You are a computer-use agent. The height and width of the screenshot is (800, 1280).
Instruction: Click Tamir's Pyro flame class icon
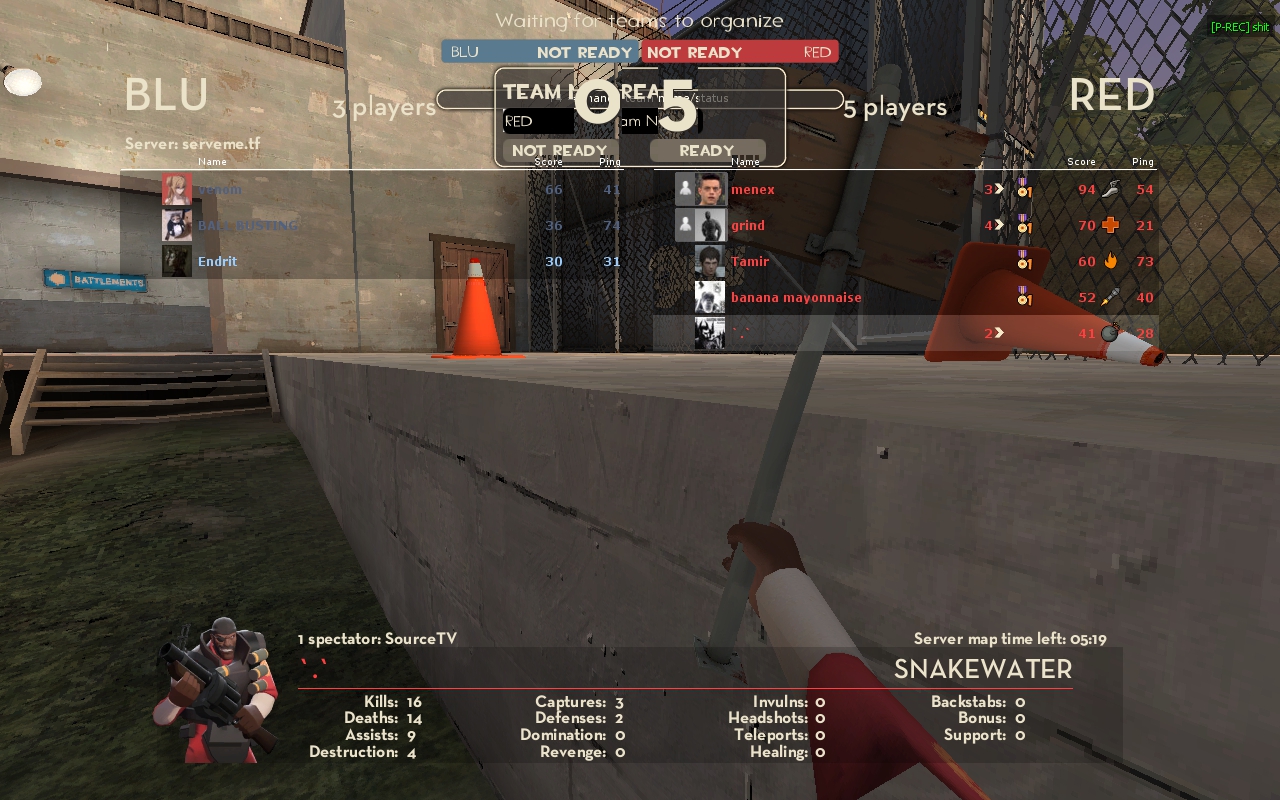[x=1110, y=261]
